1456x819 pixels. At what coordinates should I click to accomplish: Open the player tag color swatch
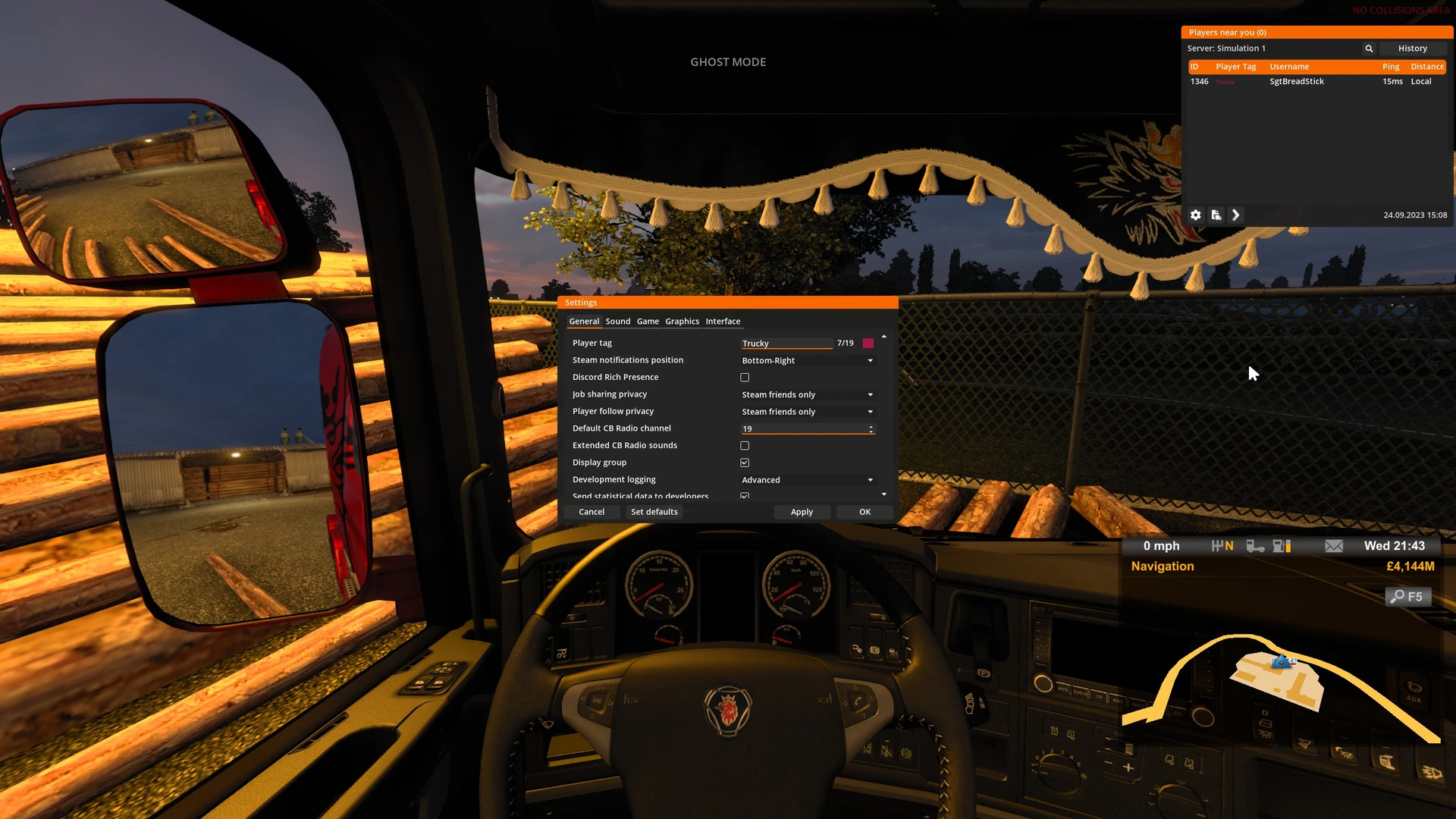click(x=868, y=344)
